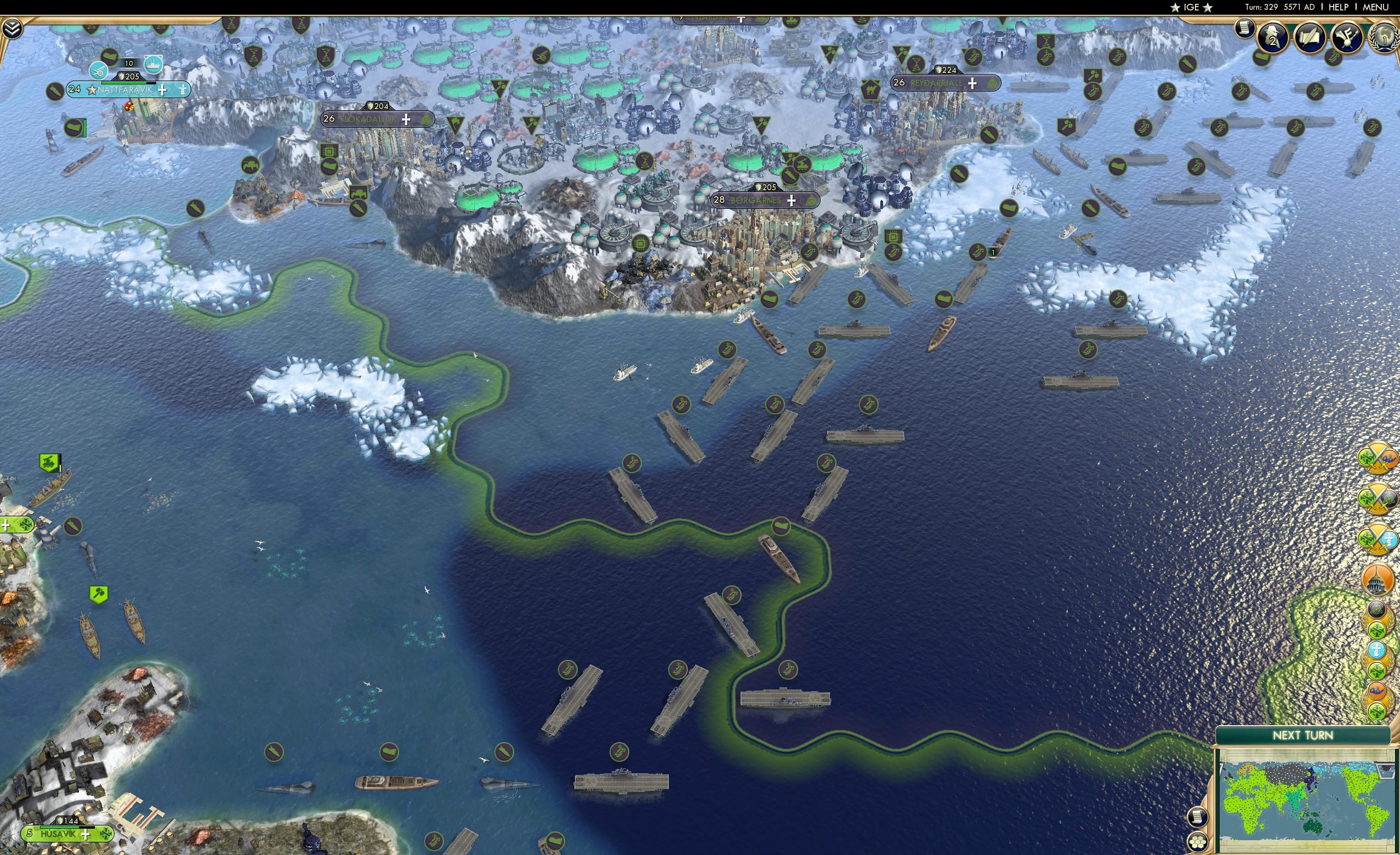This screenshot has width=1400, height=855.
Task: Select Nattfaravik's city ranged attack icon
Action: [99, 71]
